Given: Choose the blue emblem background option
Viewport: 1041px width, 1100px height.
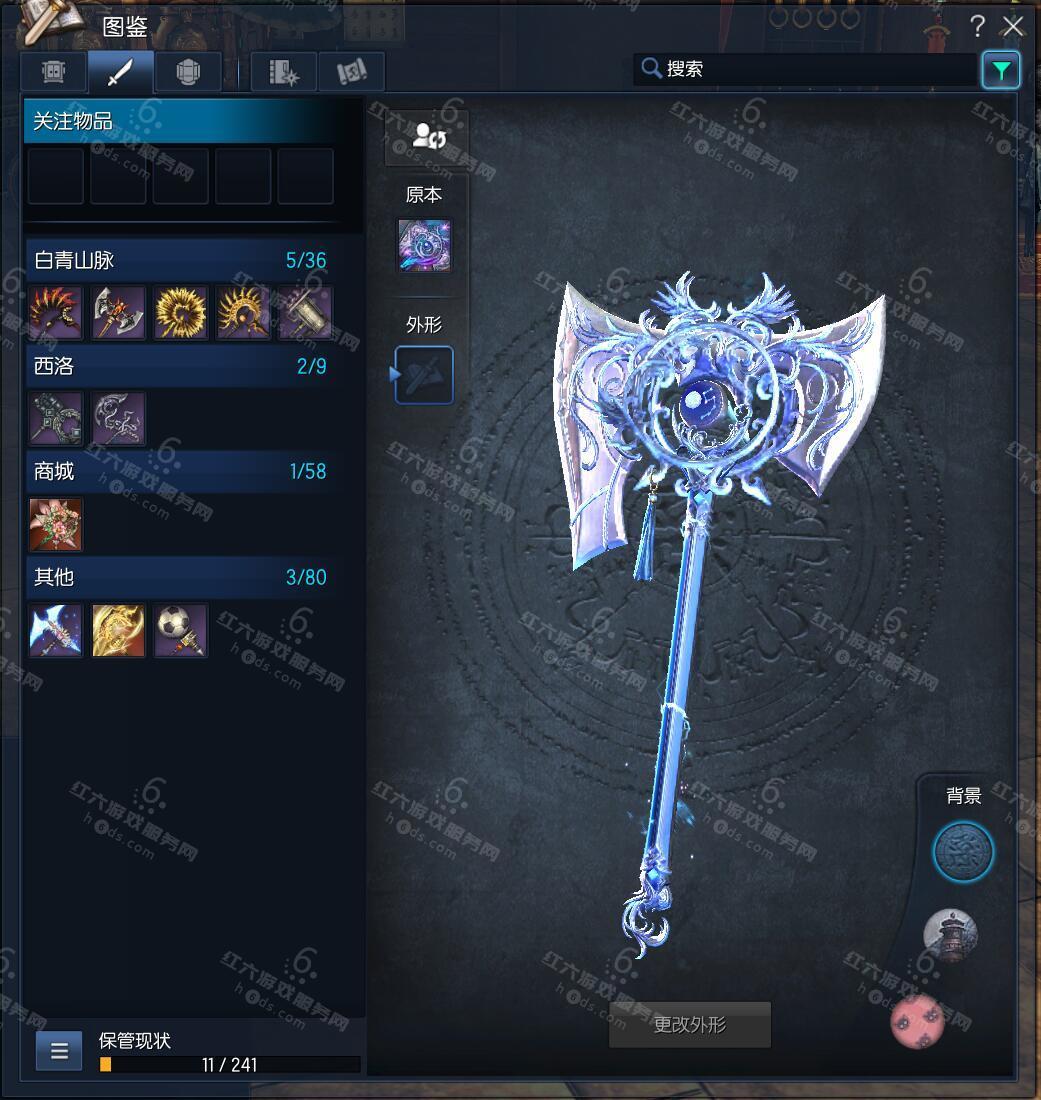Looking at the screenshot, I should click(x=963, y=853).
